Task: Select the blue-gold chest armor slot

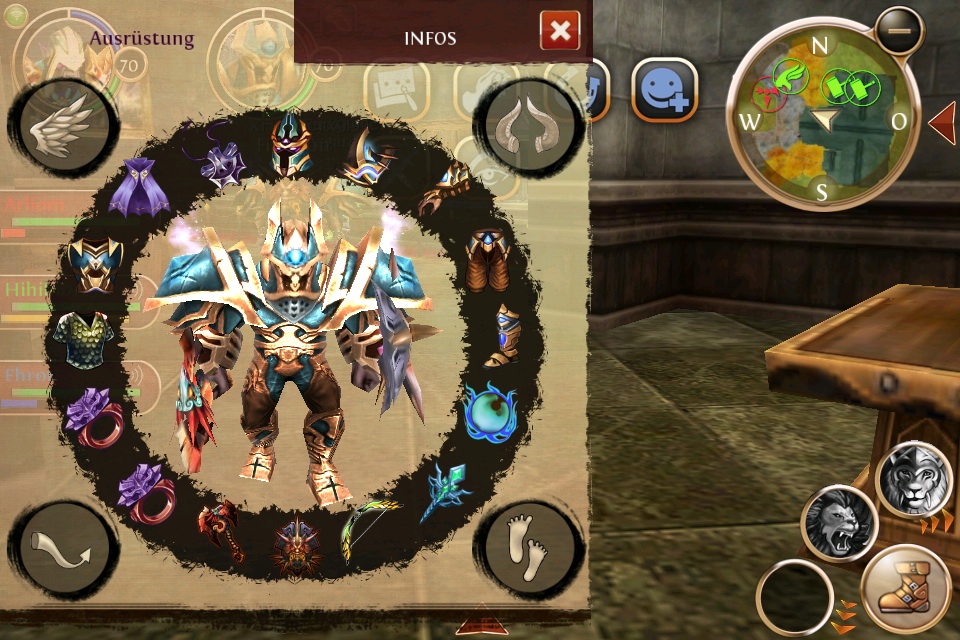Action: (x=96, y=262)
